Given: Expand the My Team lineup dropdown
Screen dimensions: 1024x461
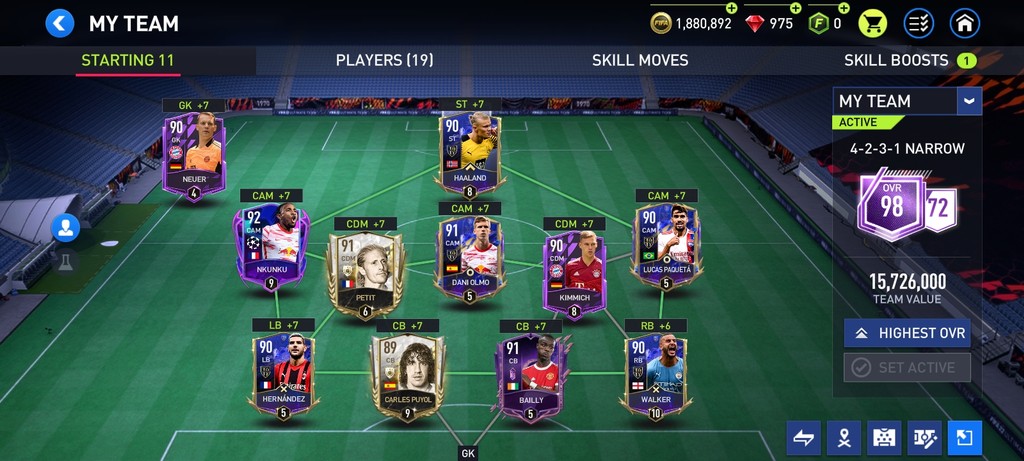Looking at the screenshot, I should coord(968,101).
